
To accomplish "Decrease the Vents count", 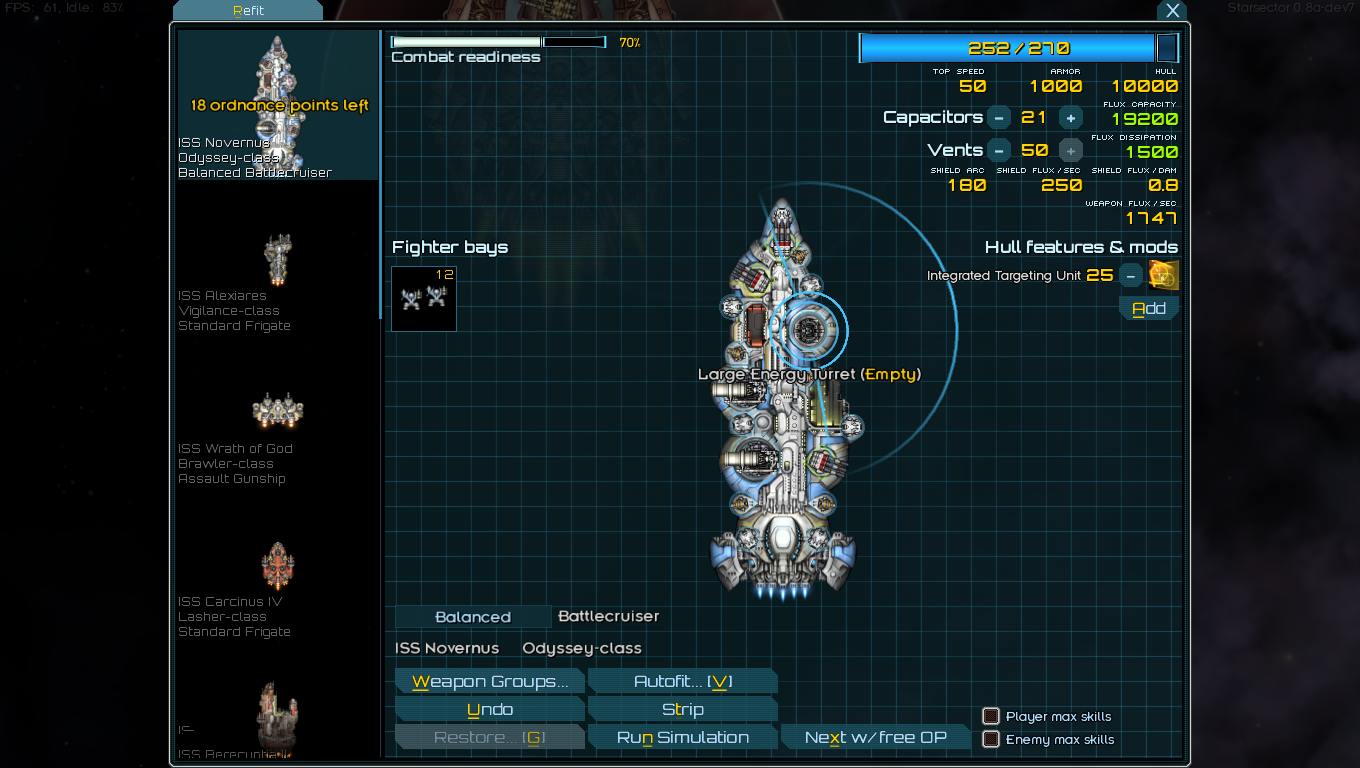I will tap(999, 151).
